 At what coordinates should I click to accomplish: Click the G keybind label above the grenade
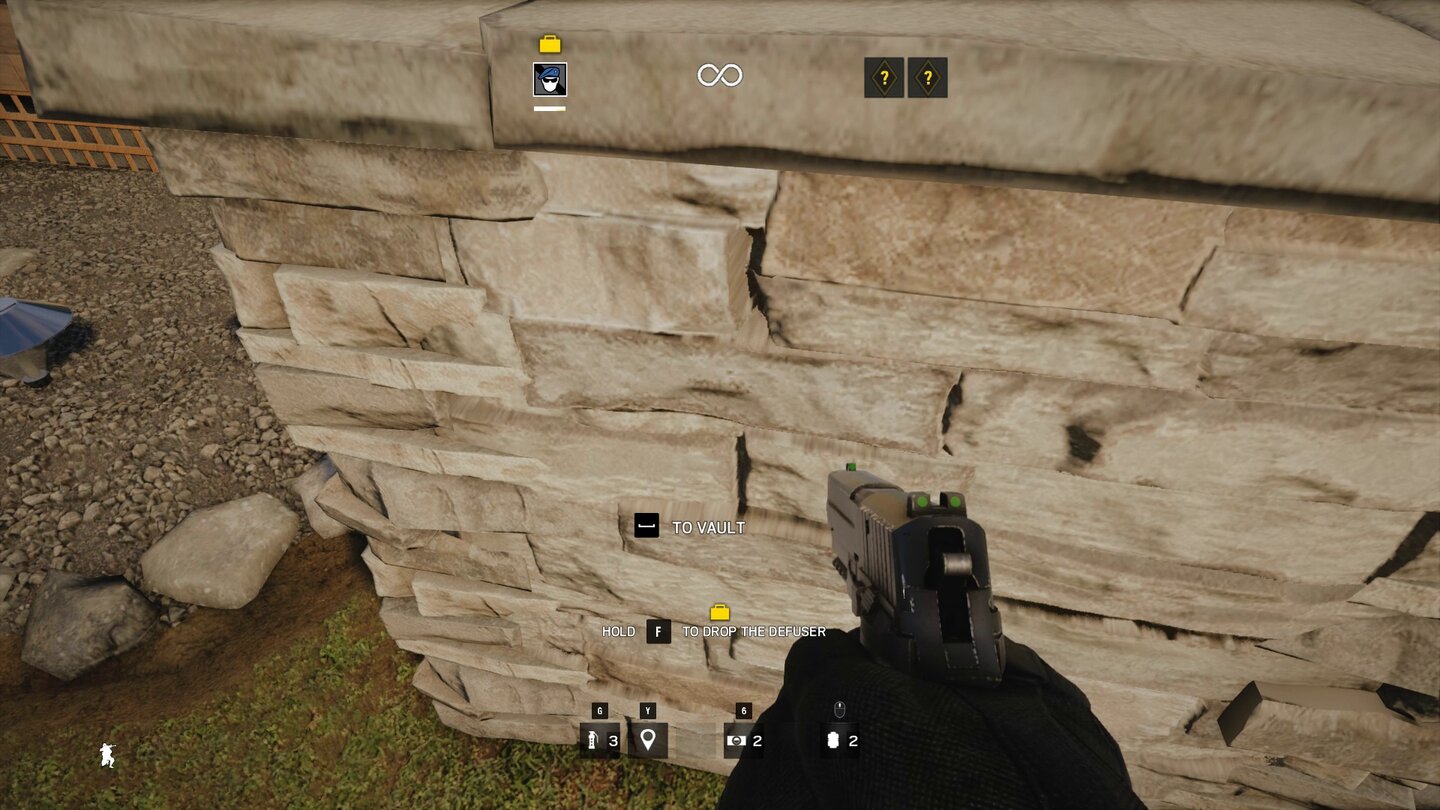click(x=597, y=713)
